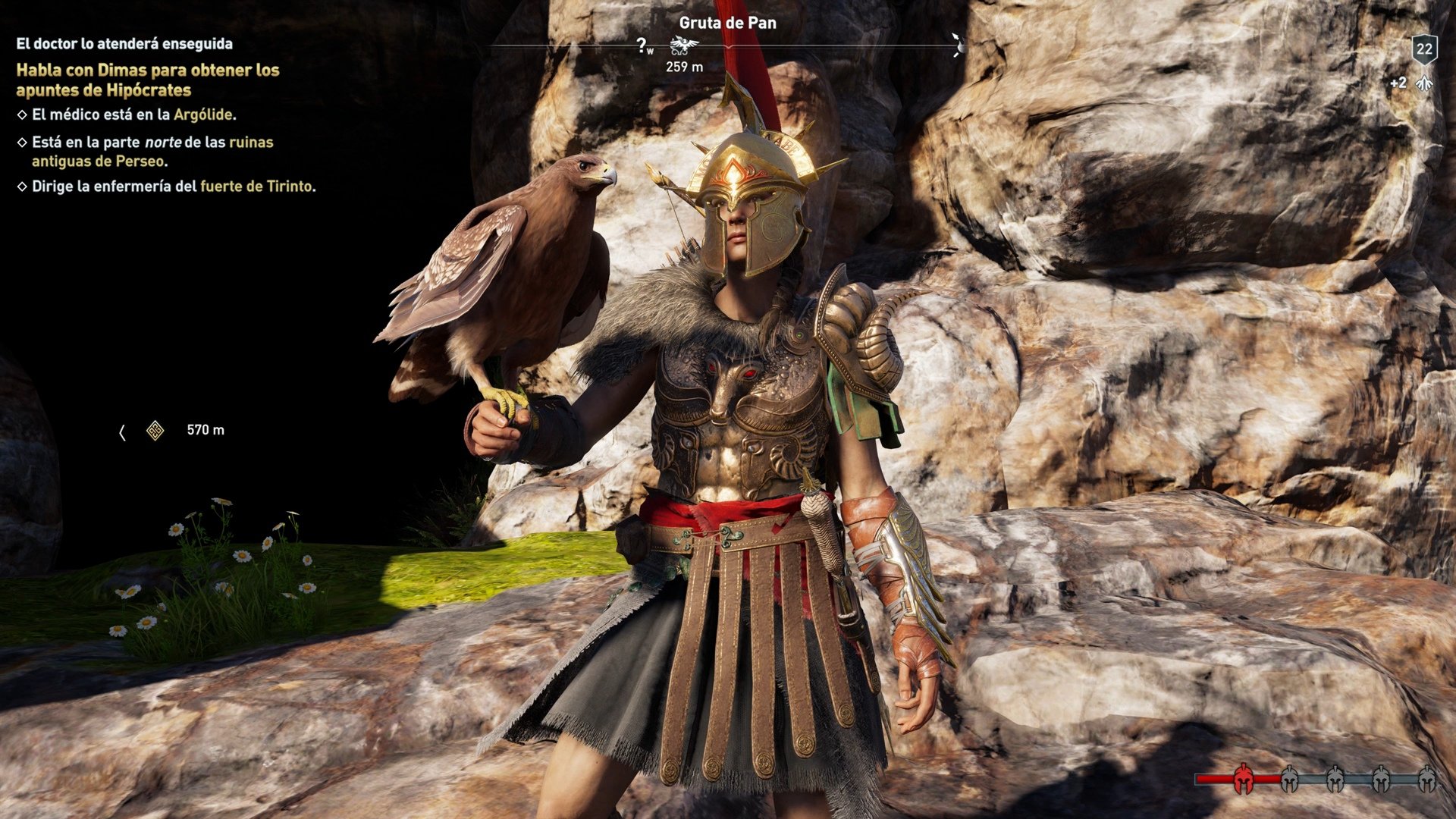Select the first red Spartan helmet on adrenaline bar
Screen dimensions: 1456x819
tap(1244, 777)
